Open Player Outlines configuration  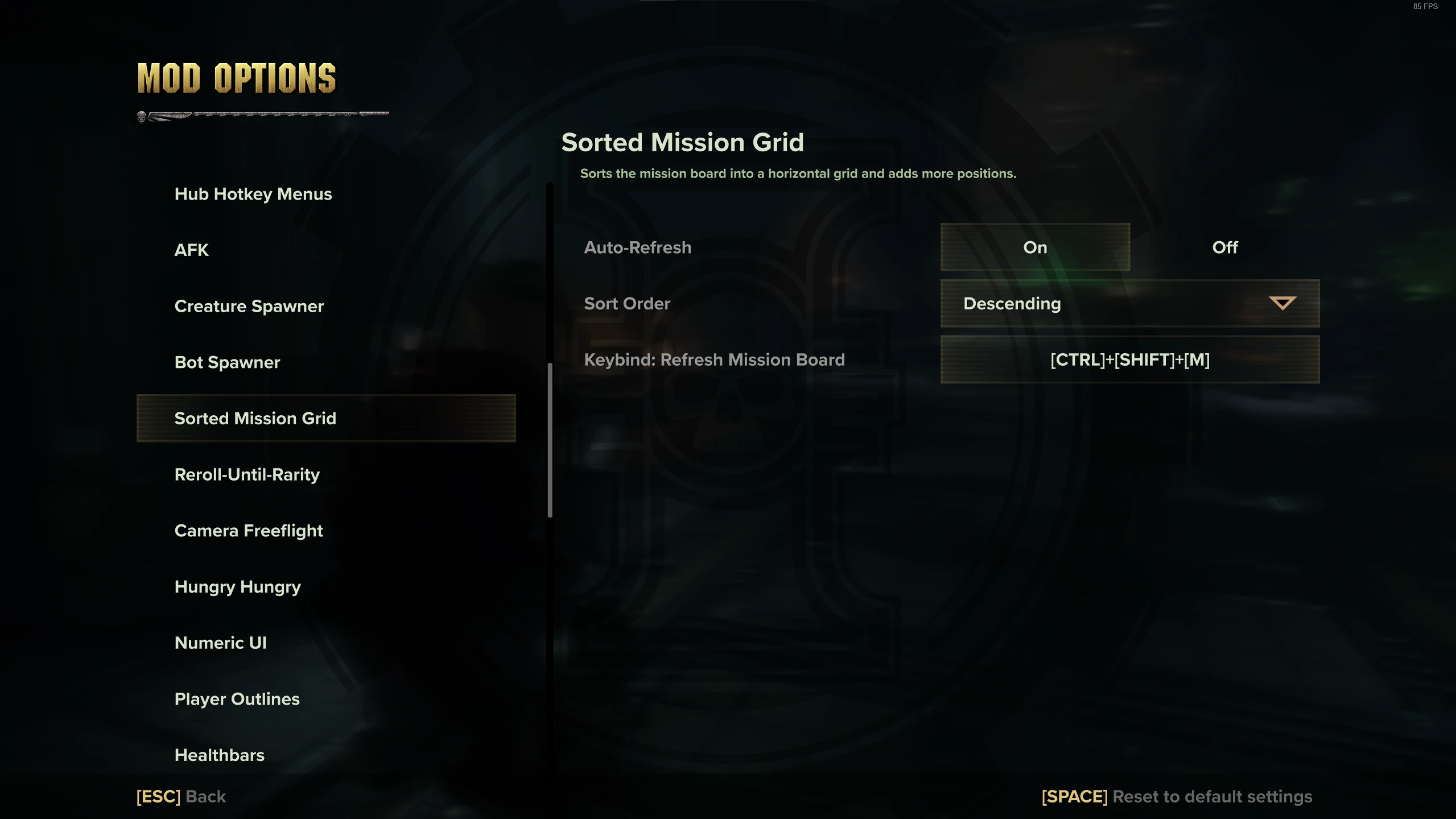click(237, 698)
